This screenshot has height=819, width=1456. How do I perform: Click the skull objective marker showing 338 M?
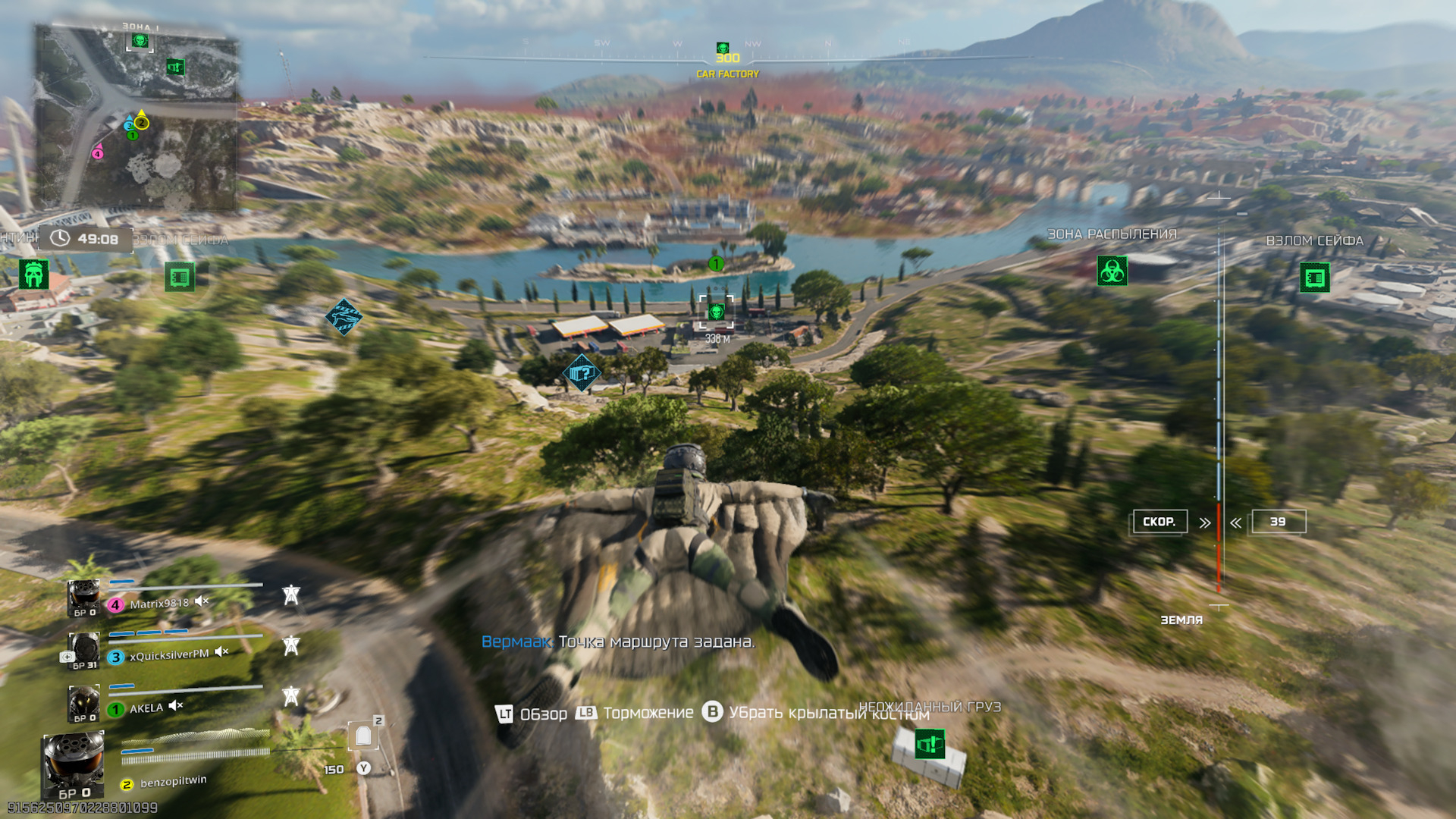coord(716,312)
